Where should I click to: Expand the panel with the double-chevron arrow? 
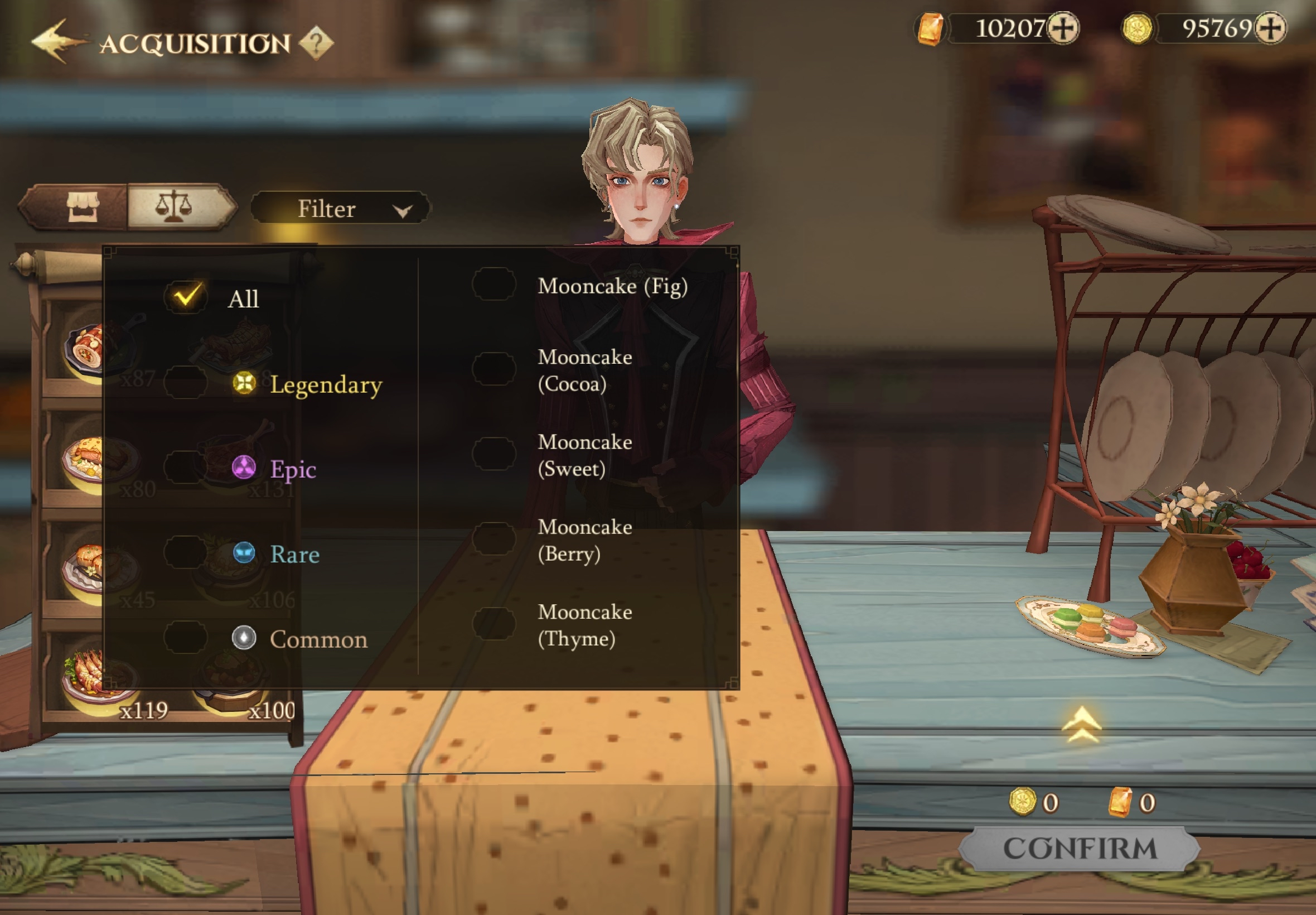pos(1081,725)
